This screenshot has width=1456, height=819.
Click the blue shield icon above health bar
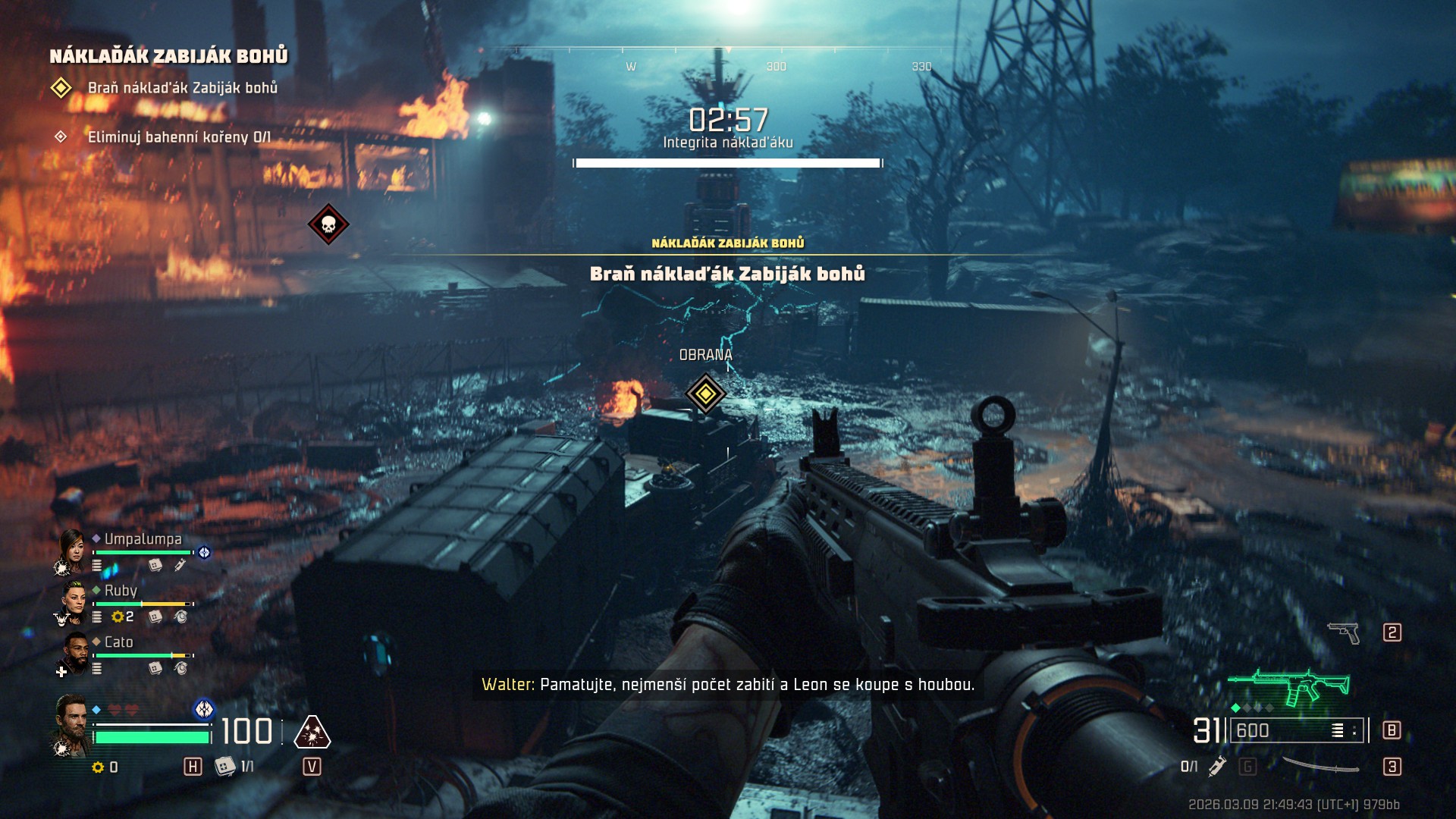204,709
